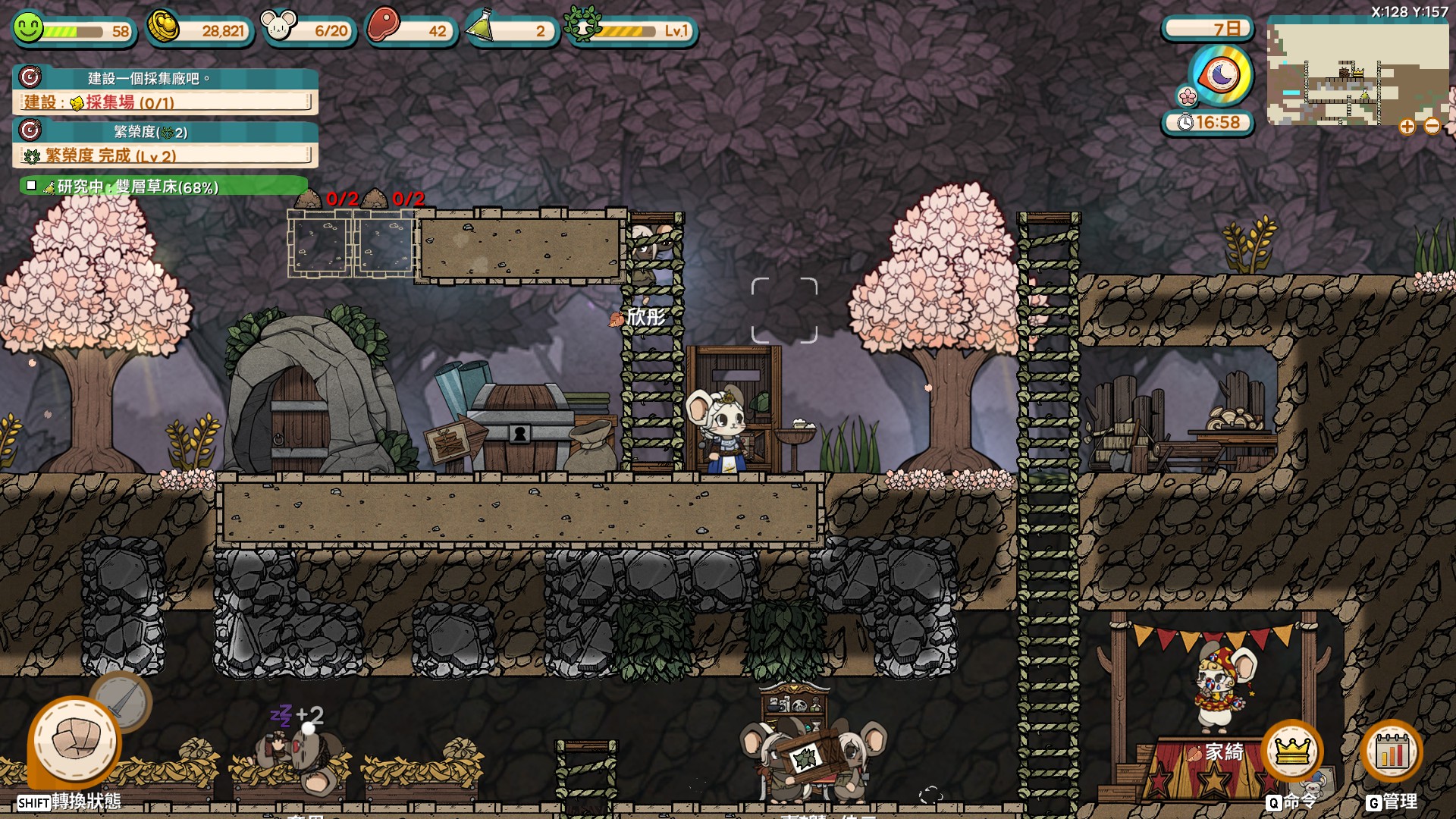Click the day-night moon dial
The width and height of the screenshot is (1456, 819).
(x=1220, y=75)
